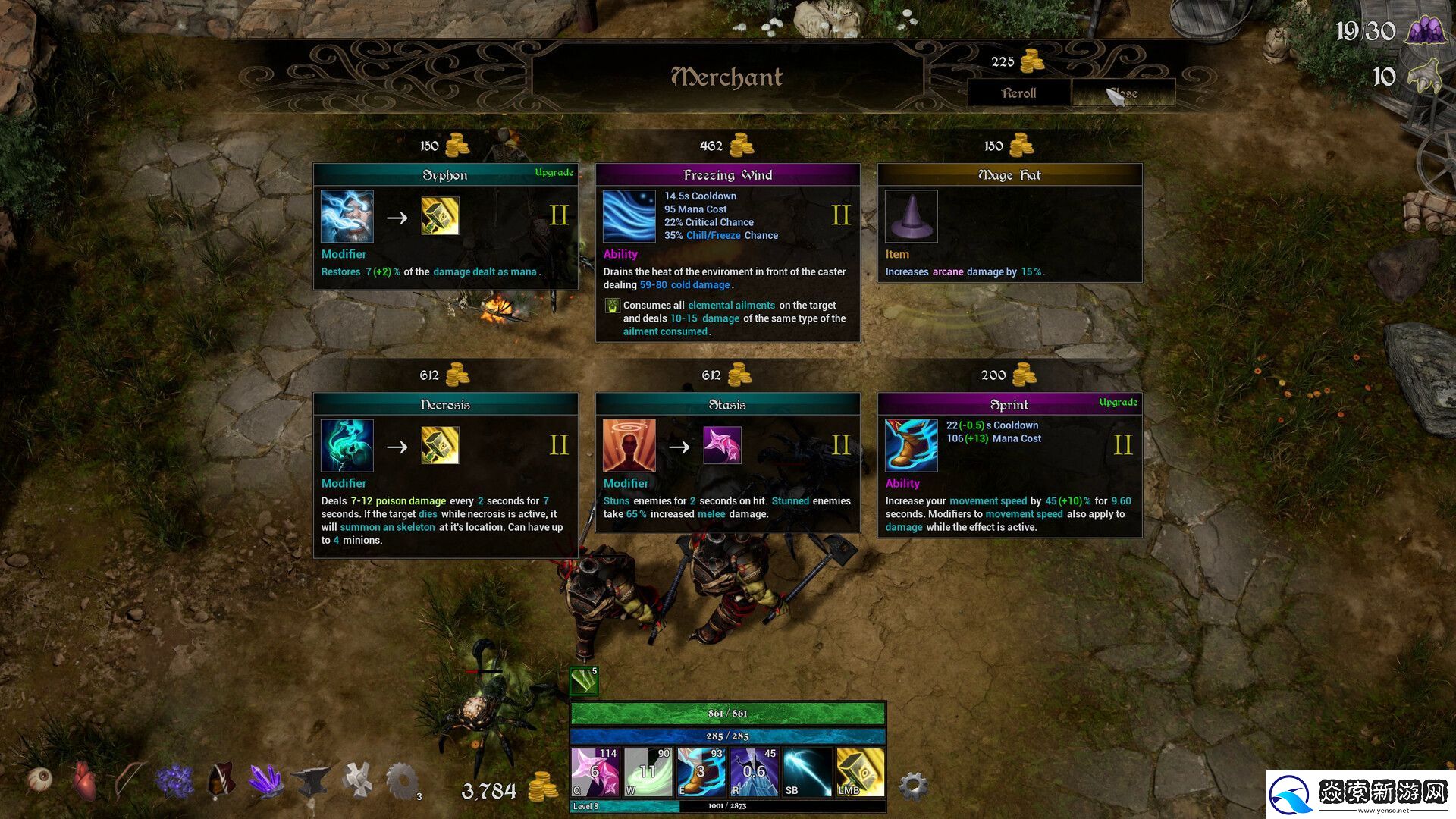Click the anvil relic icon

click(x=311, y=780)
